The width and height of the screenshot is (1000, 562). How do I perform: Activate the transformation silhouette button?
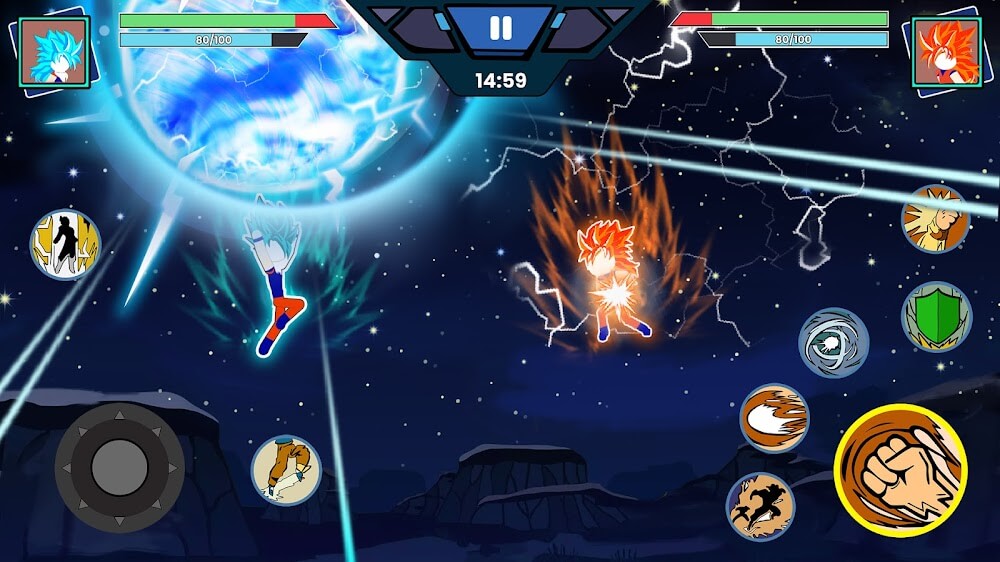(65, 244)
